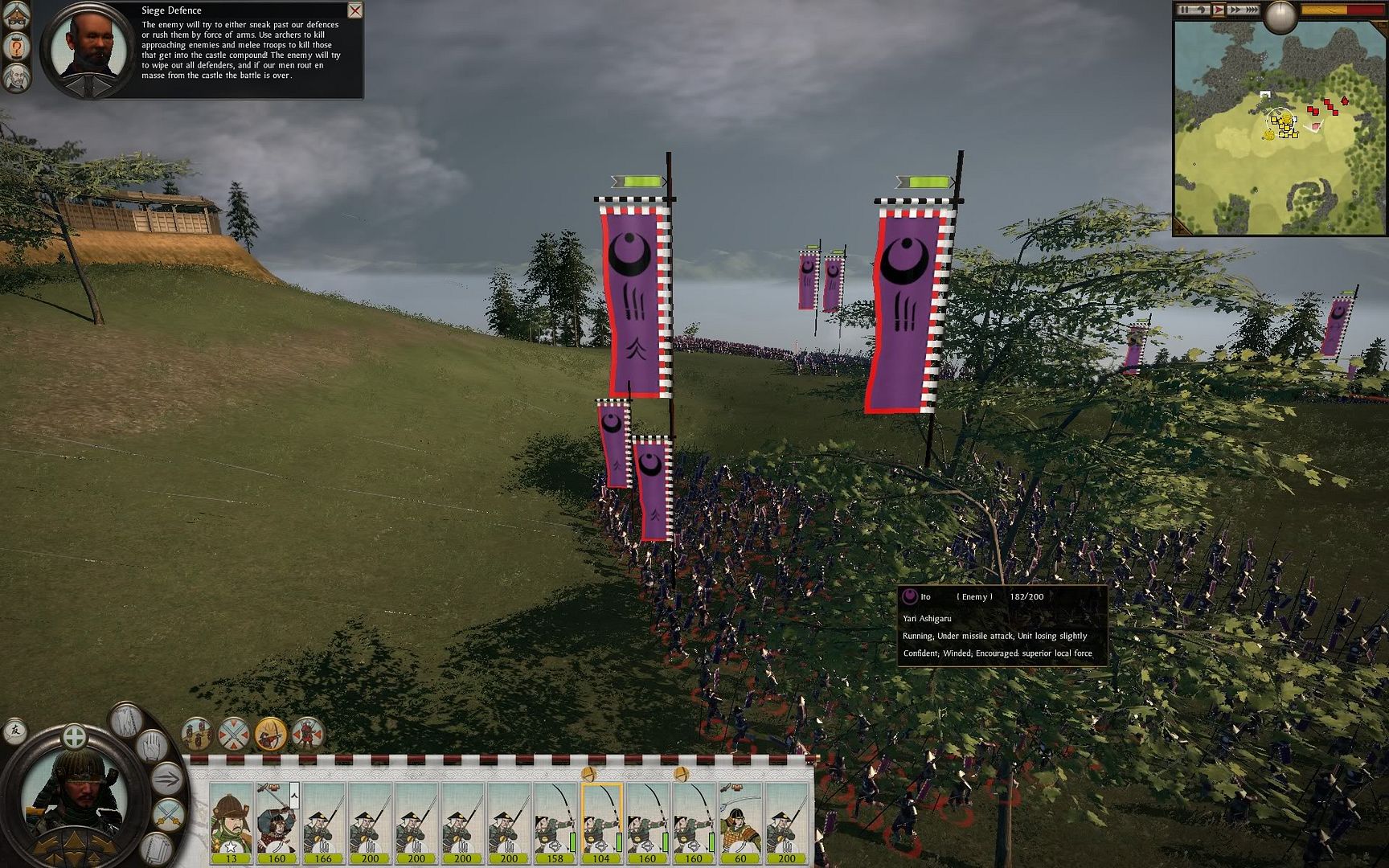This screenshot has height=868, width=1389.
Task: Close the Siege Defence advice panel
Action: pyautogui.click(x=354, y=10)
